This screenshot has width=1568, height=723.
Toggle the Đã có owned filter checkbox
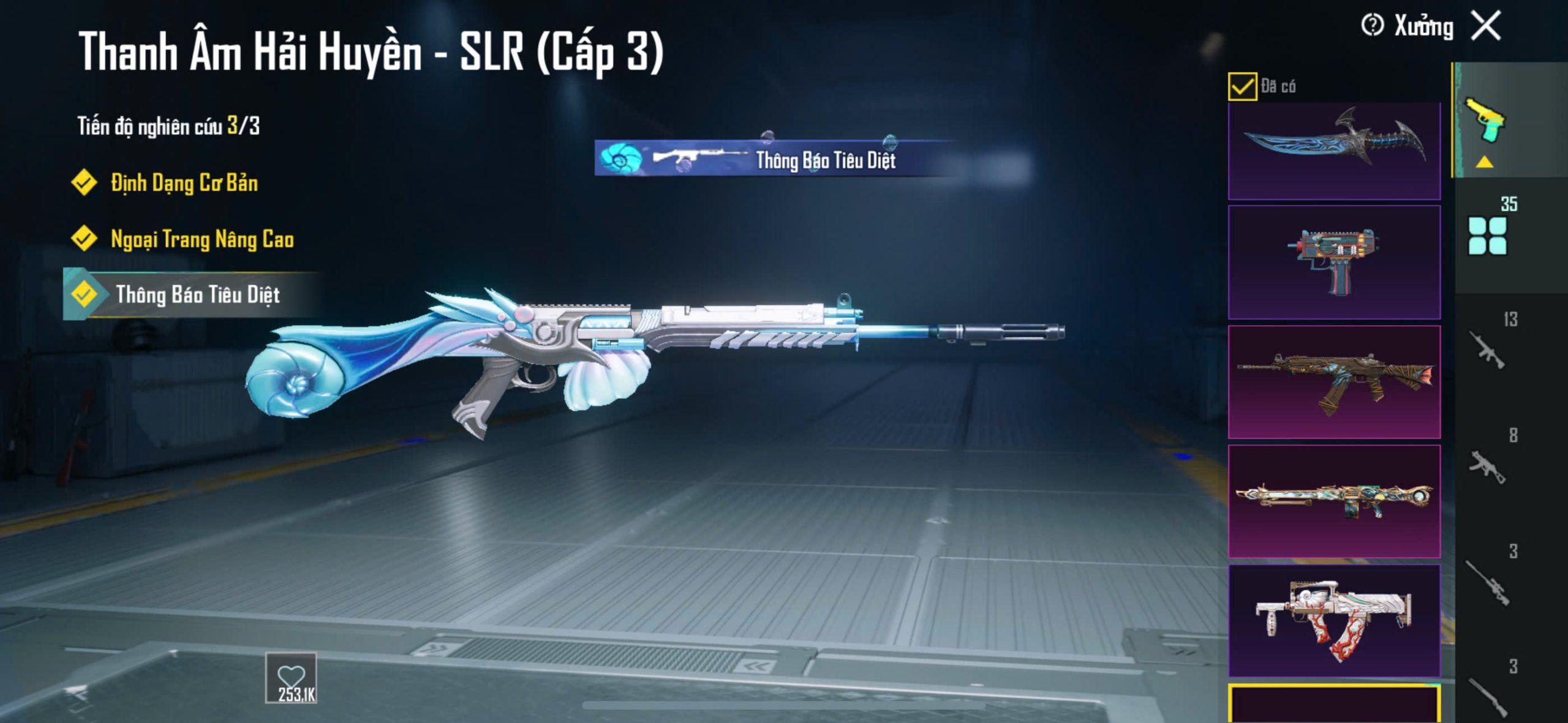pyautogui.click(x=1242, y=86)
